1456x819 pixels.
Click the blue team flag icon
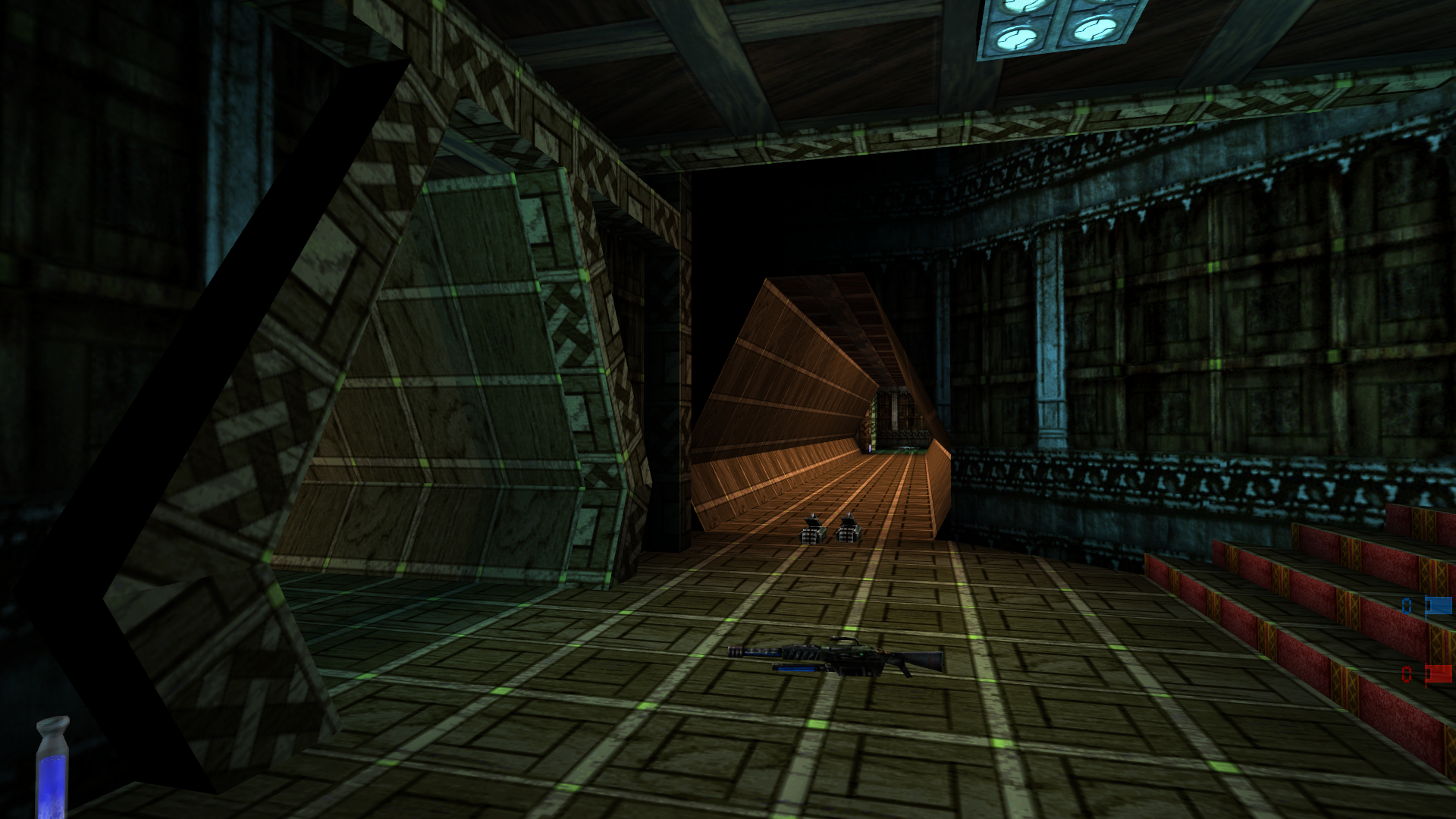pyautogui.click(x=1439, y=605)
